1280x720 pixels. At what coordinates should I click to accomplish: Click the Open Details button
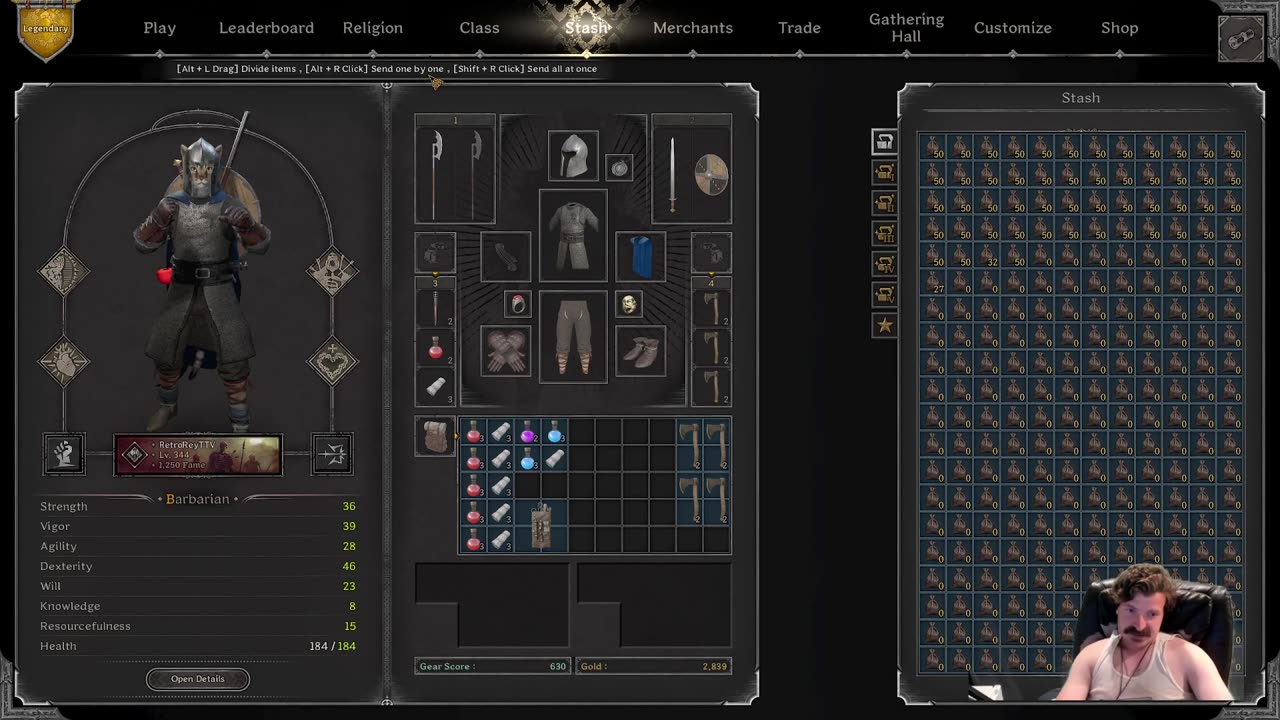click(x=198, y=679)
